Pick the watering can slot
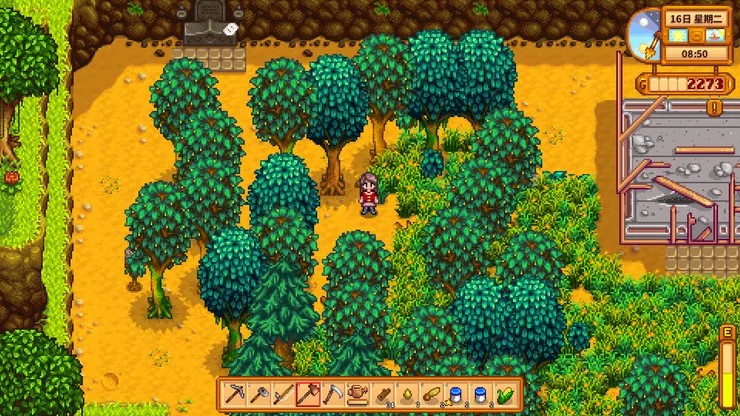 (357, 395)
